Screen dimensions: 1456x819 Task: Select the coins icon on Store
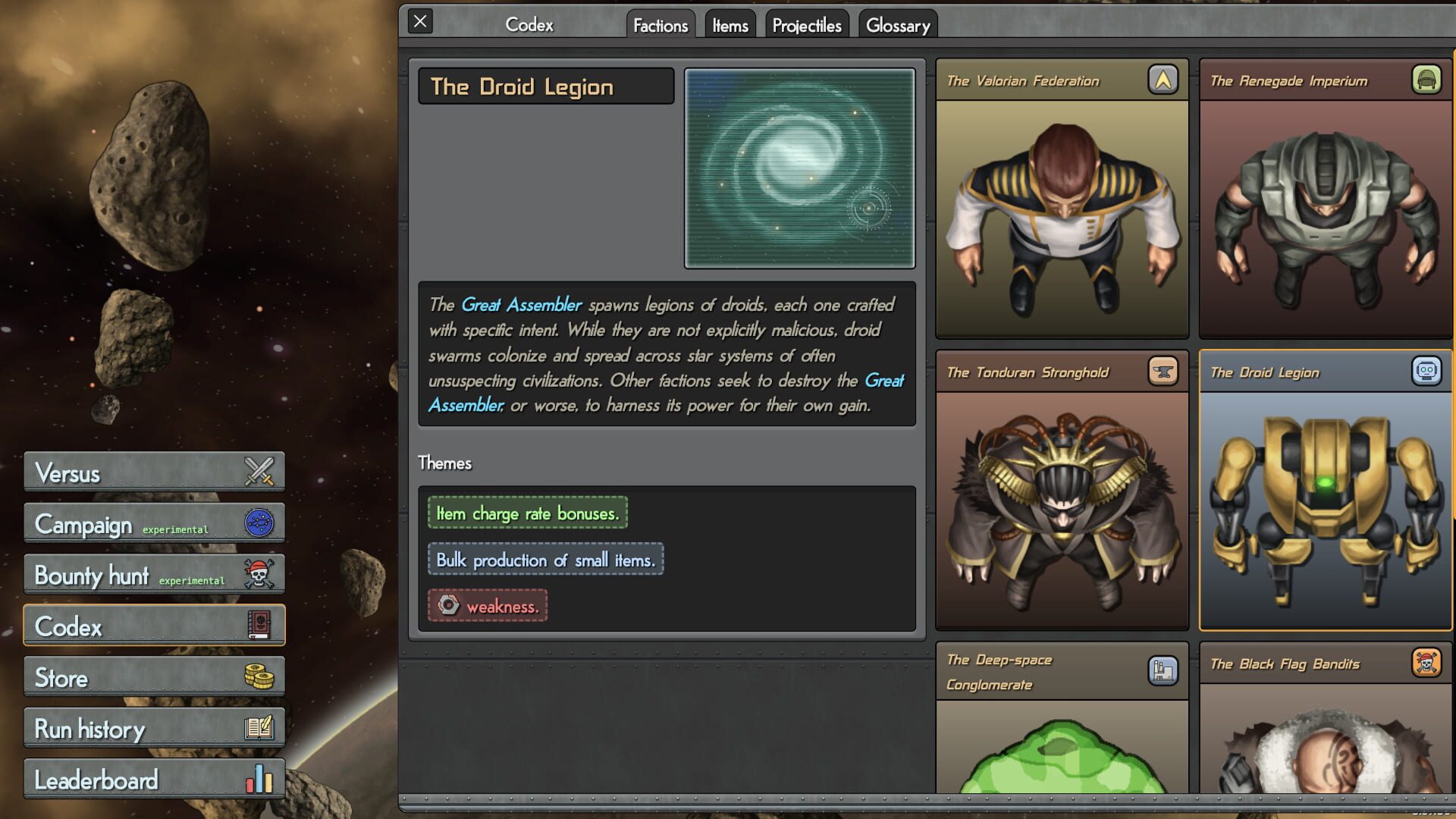click(259, 676)
